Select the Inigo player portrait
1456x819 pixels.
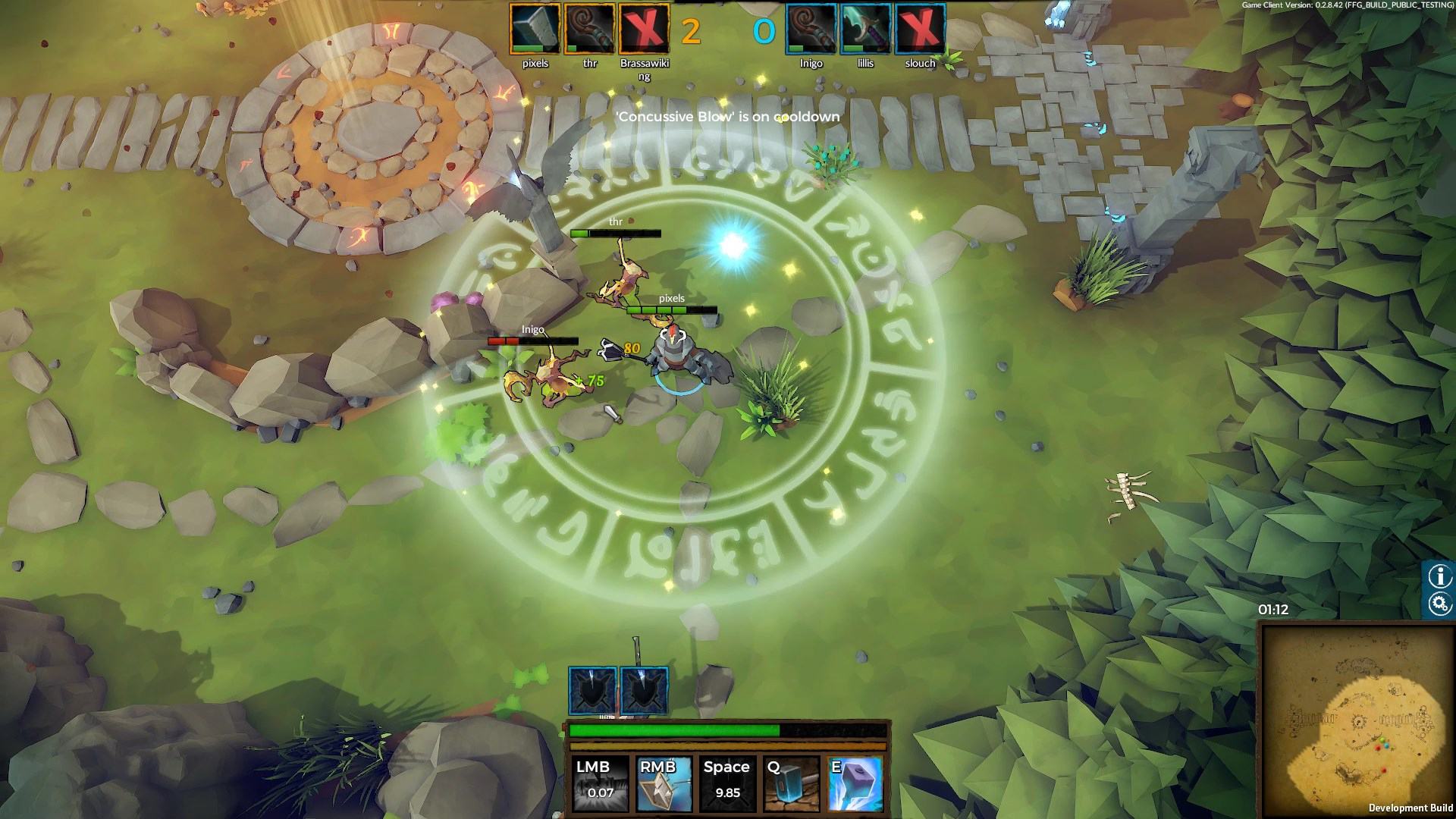(811, 29)
